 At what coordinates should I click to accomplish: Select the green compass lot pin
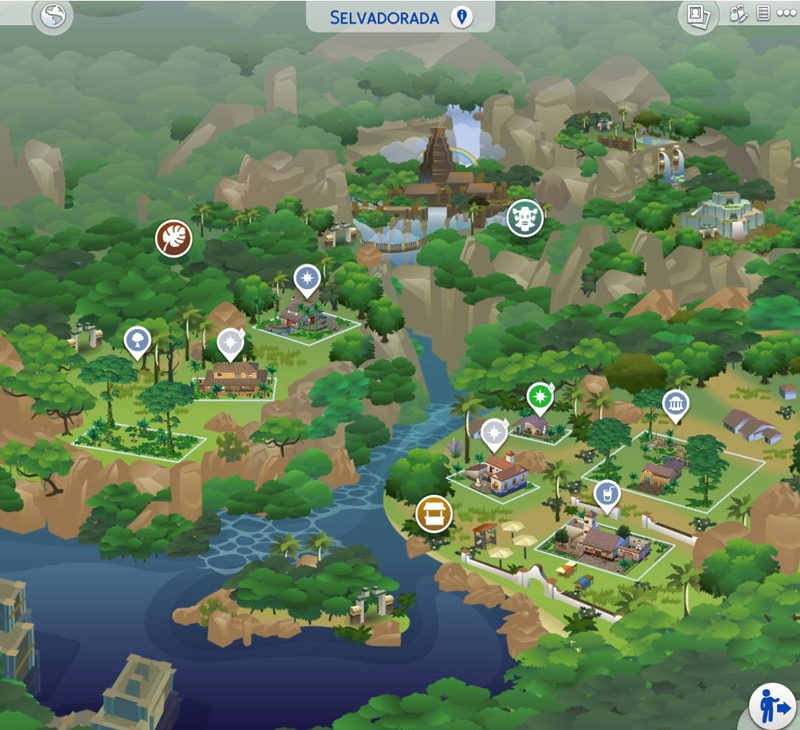tap(540, 397)
